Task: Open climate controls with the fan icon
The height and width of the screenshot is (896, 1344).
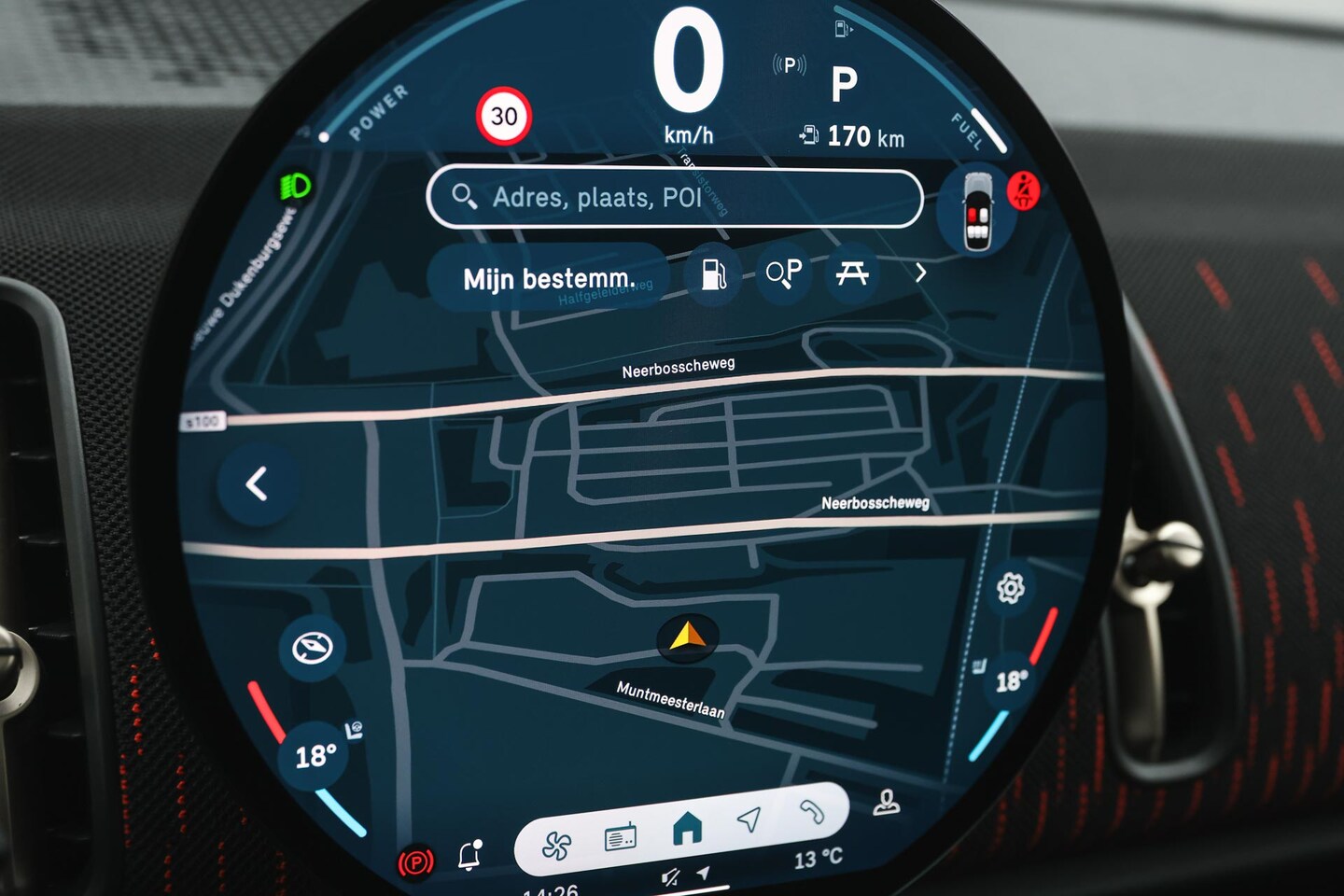Action: (x=557, y=846)
